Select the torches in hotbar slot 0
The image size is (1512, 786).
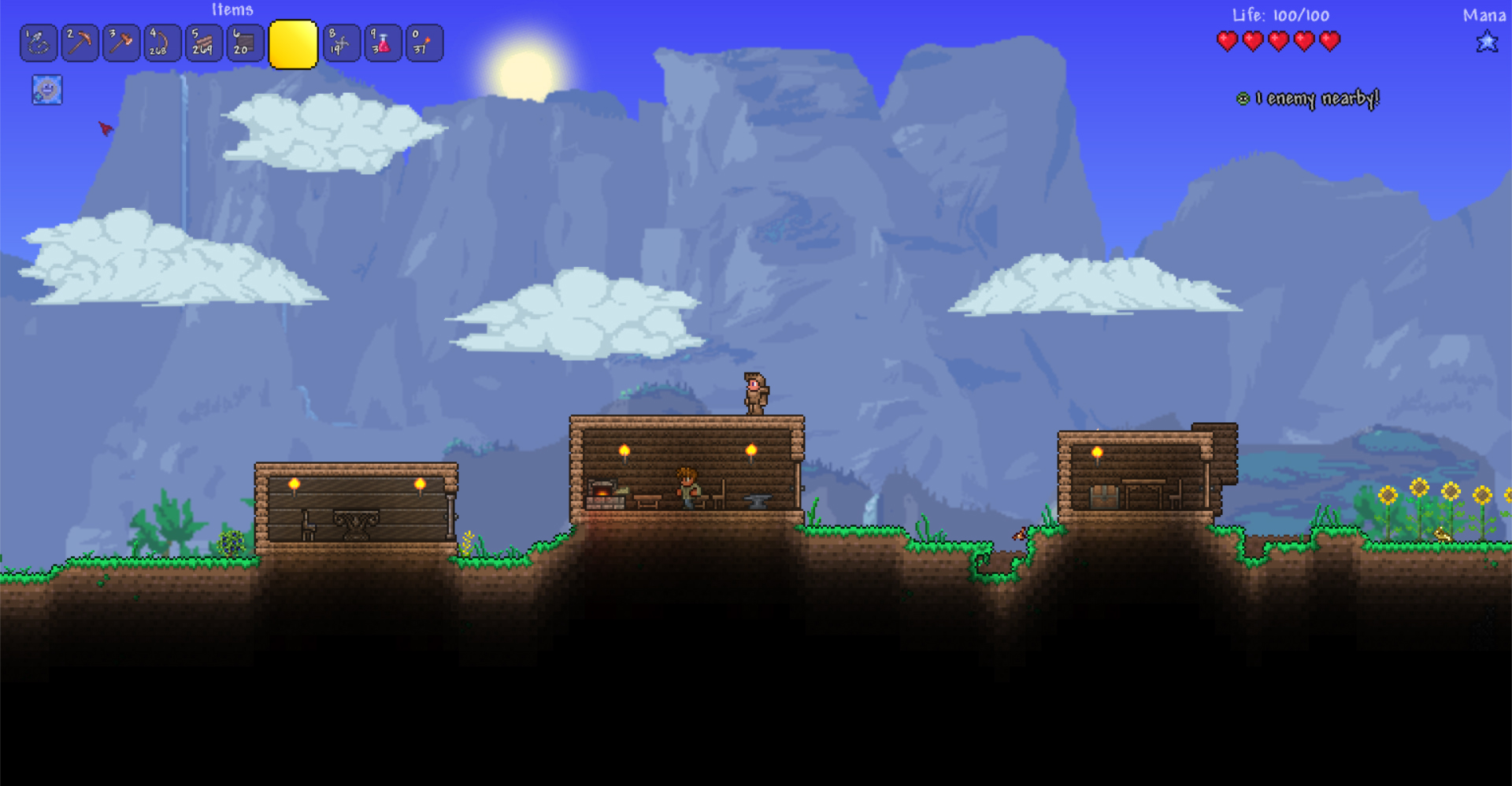[423, 43]
